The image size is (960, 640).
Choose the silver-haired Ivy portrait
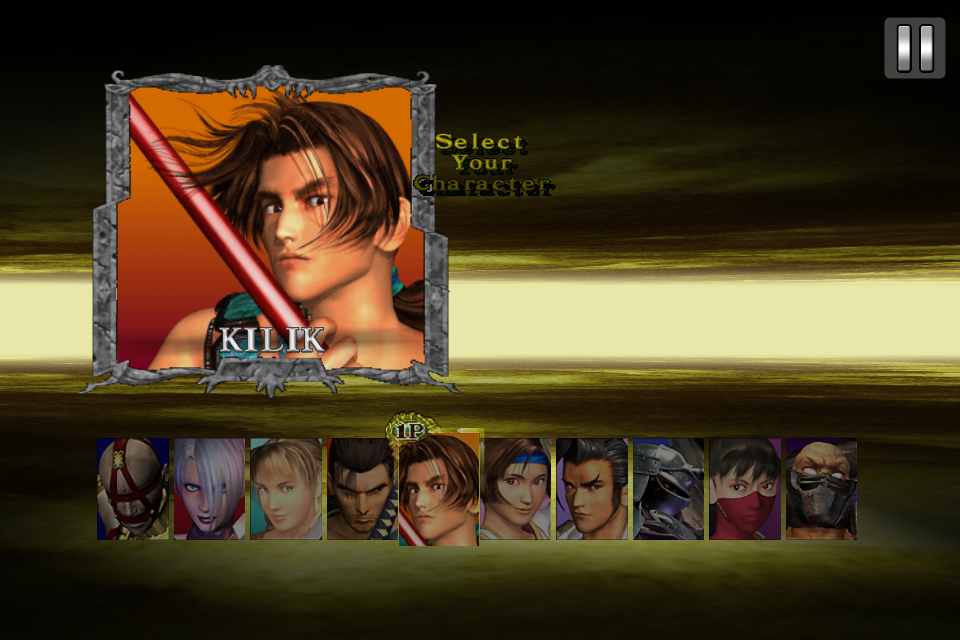(x=209, y=489)
